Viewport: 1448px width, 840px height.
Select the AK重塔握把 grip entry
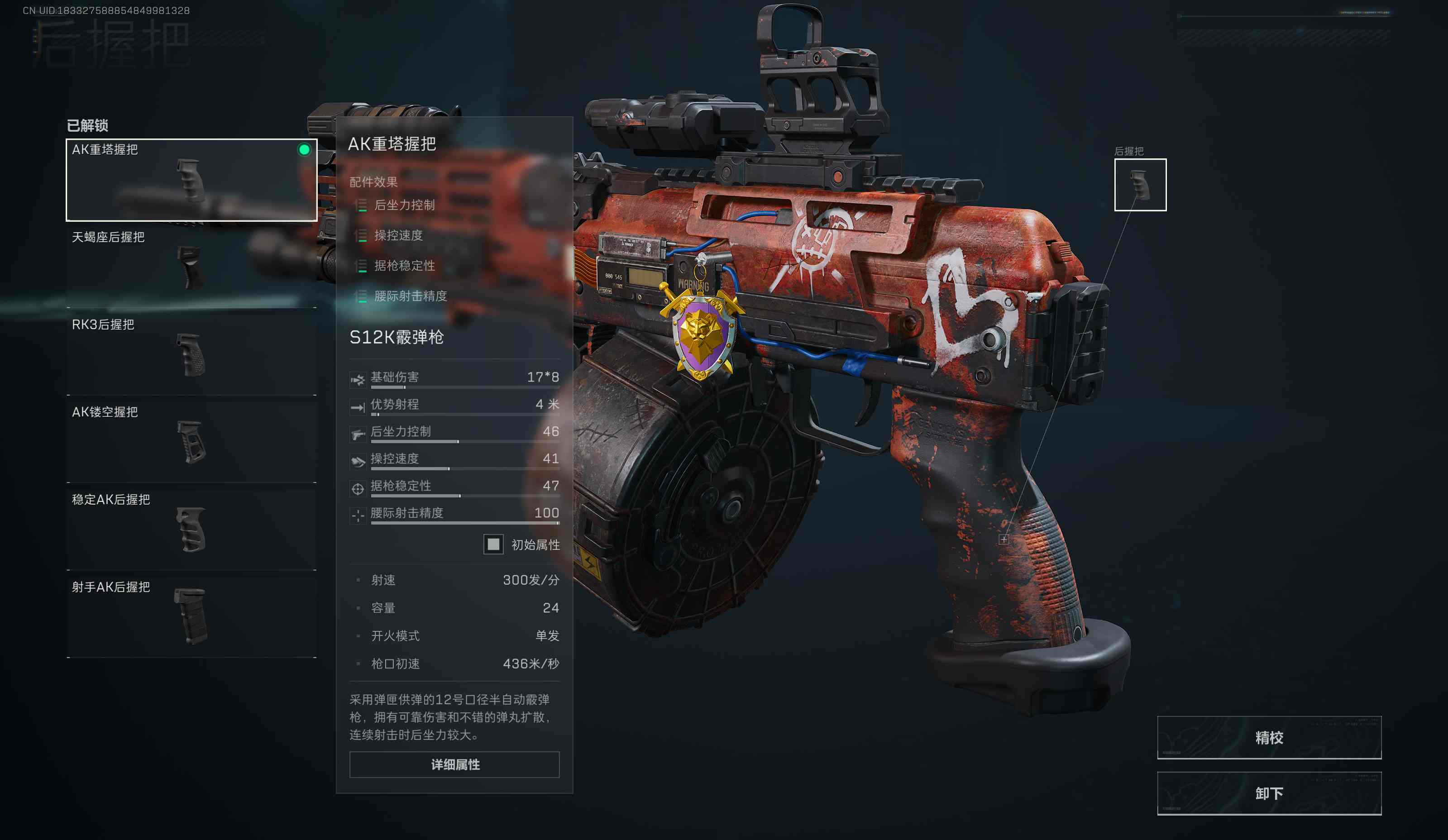pyautogui.click(x=191, y=180)
